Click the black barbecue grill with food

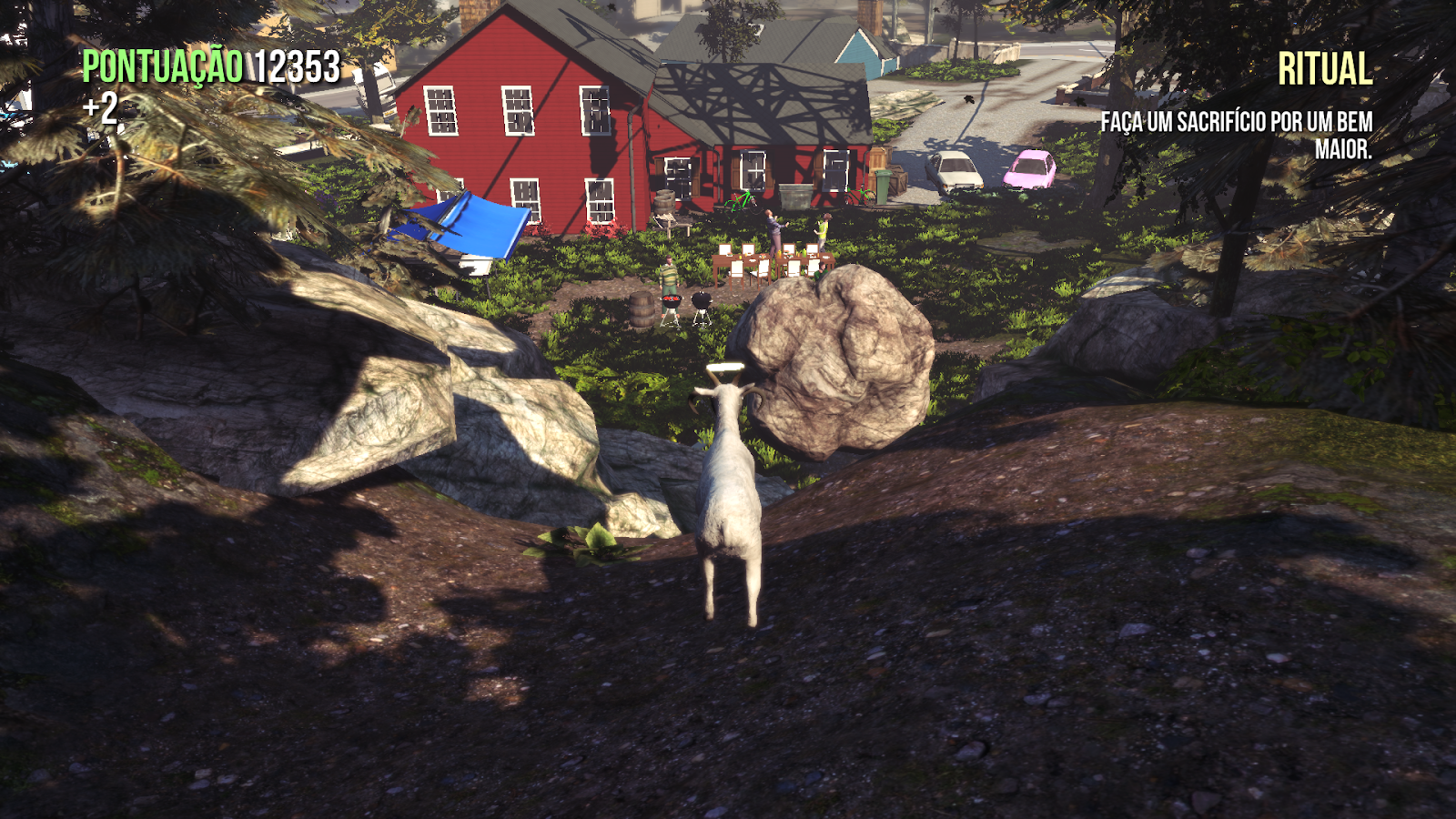coord(671,300)
